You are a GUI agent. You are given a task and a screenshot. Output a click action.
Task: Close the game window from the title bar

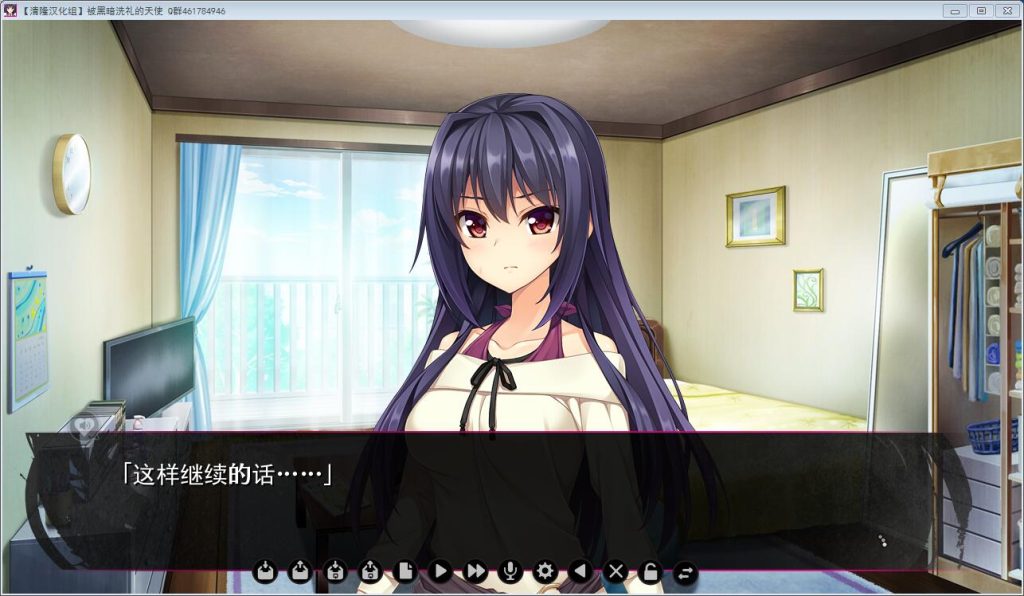(1005, 10)
